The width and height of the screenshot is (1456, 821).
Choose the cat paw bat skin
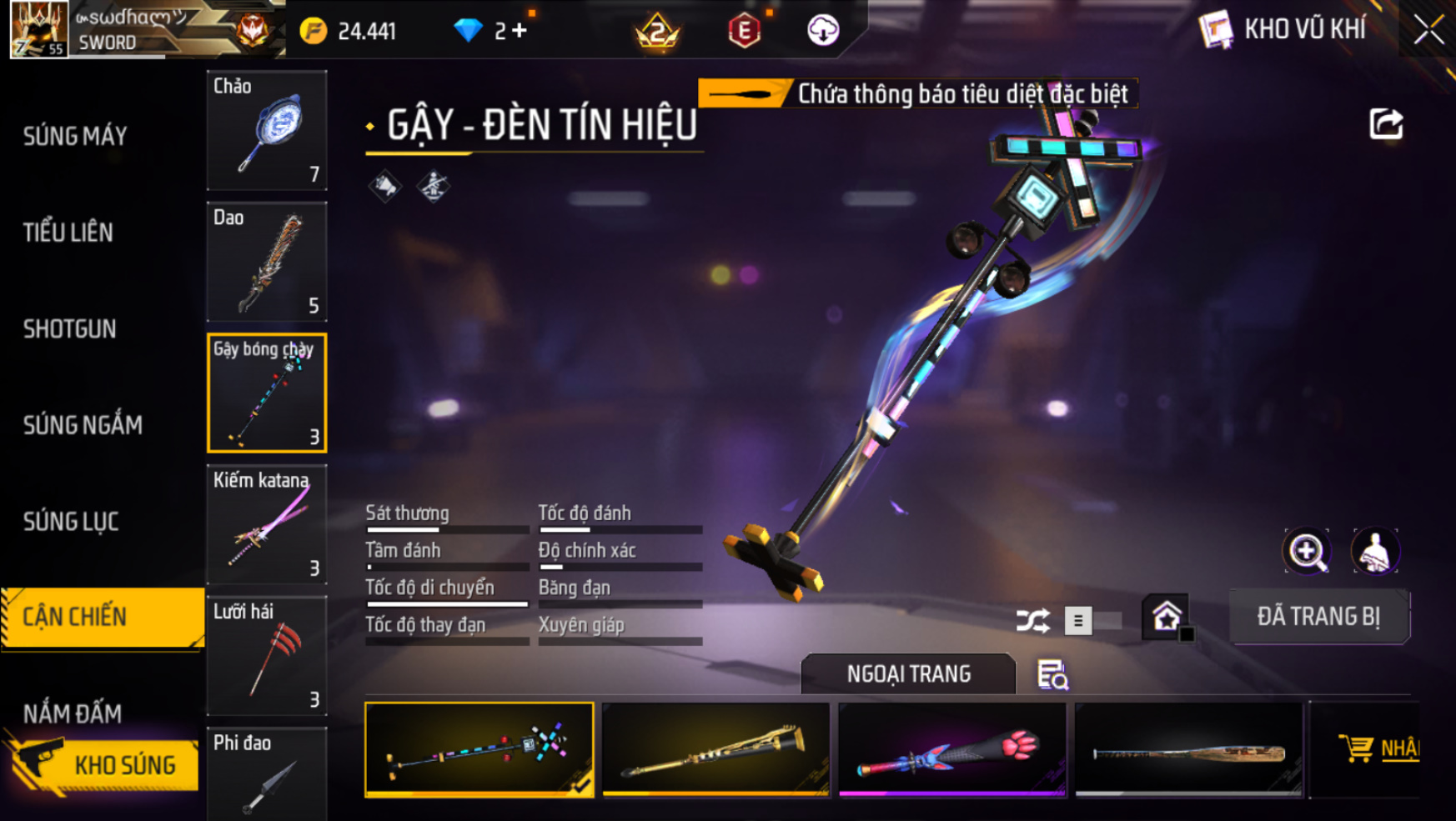(x=951, y=749)
